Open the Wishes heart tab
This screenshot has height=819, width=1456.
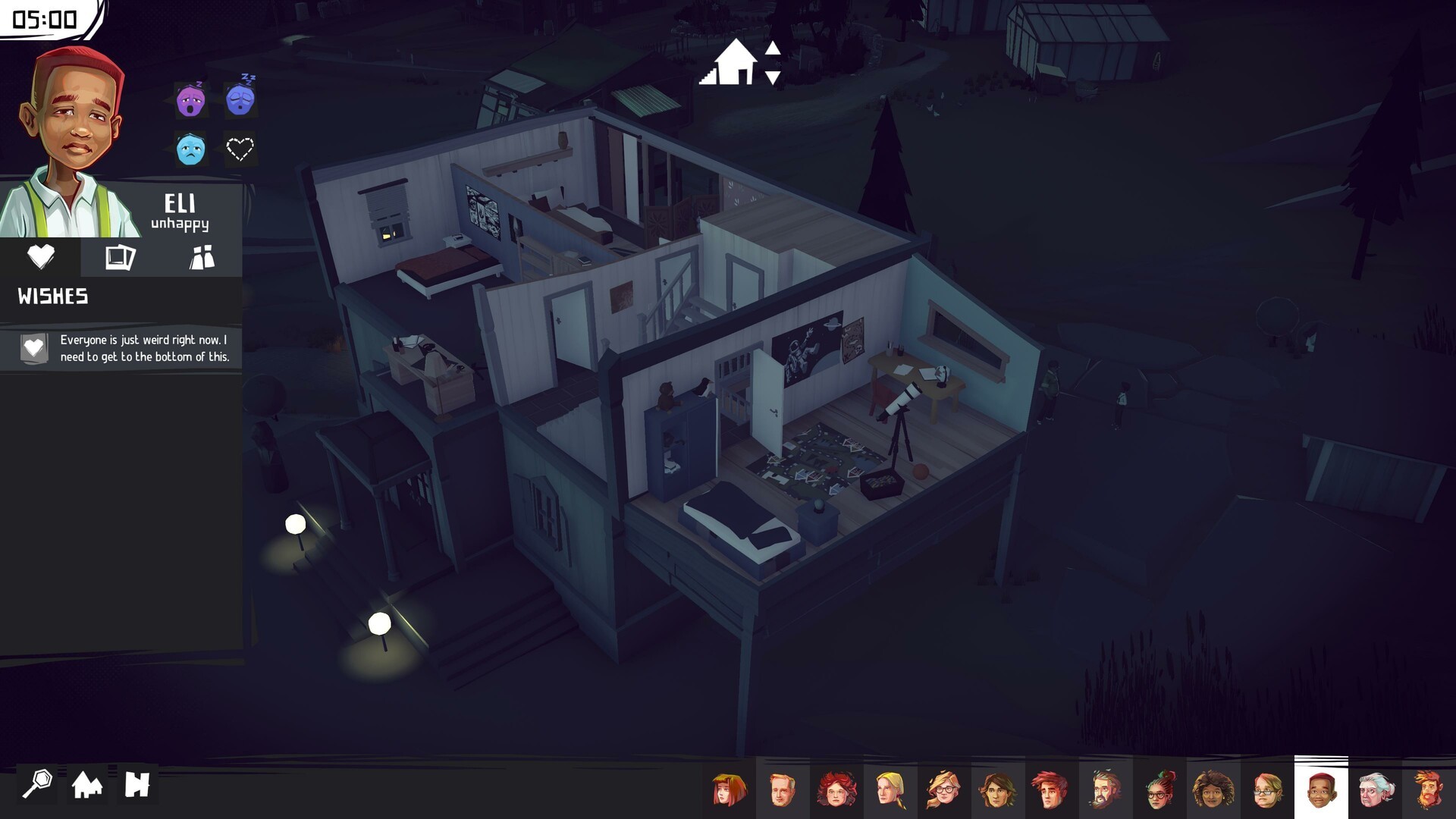pyautogui.click(x=41, y=258)
